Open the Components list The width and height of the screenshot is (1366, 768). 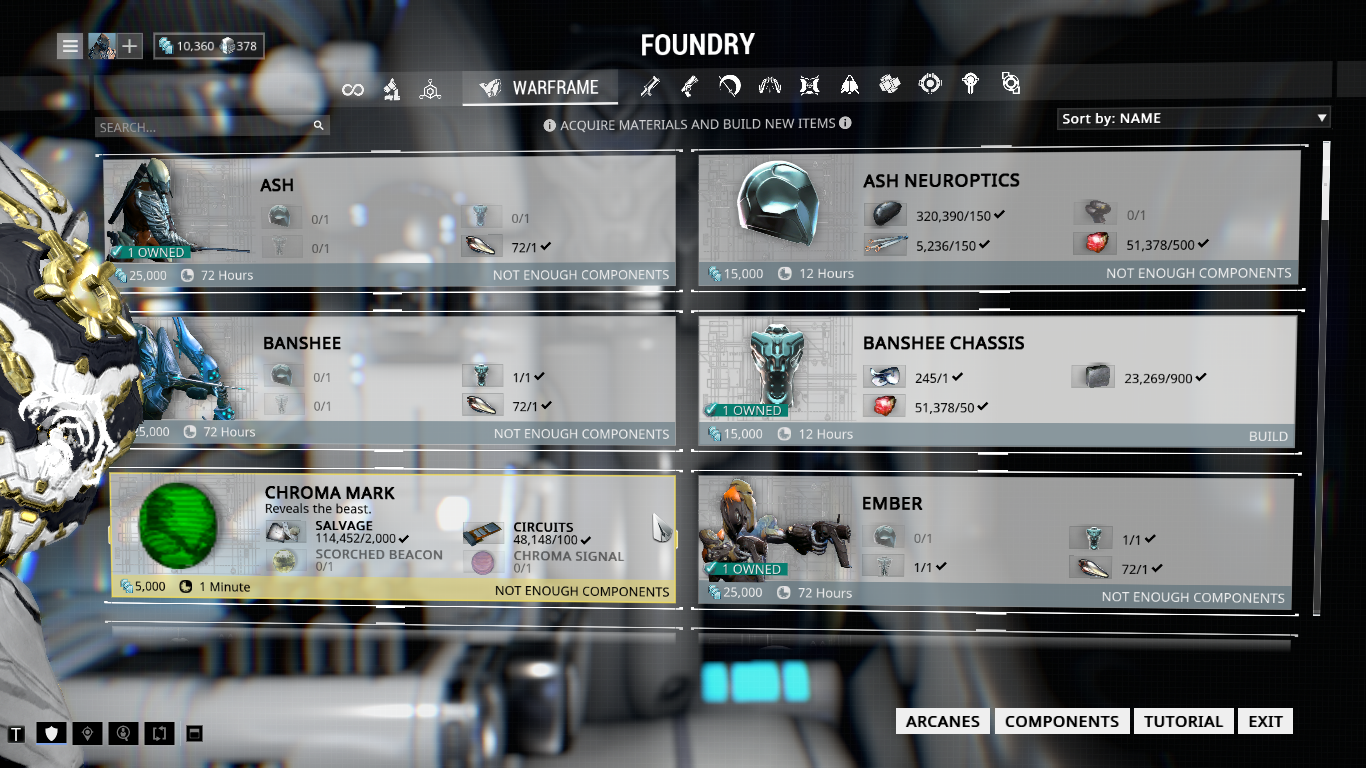[1061, 722]
